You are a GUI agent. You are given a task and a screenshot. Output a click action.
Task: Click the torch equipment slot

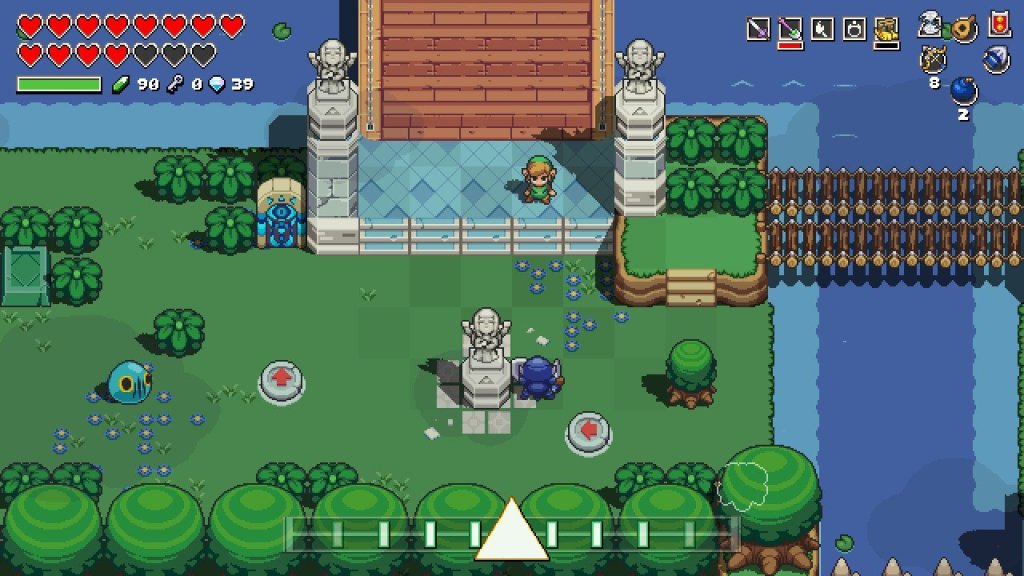tap(822, 29)
